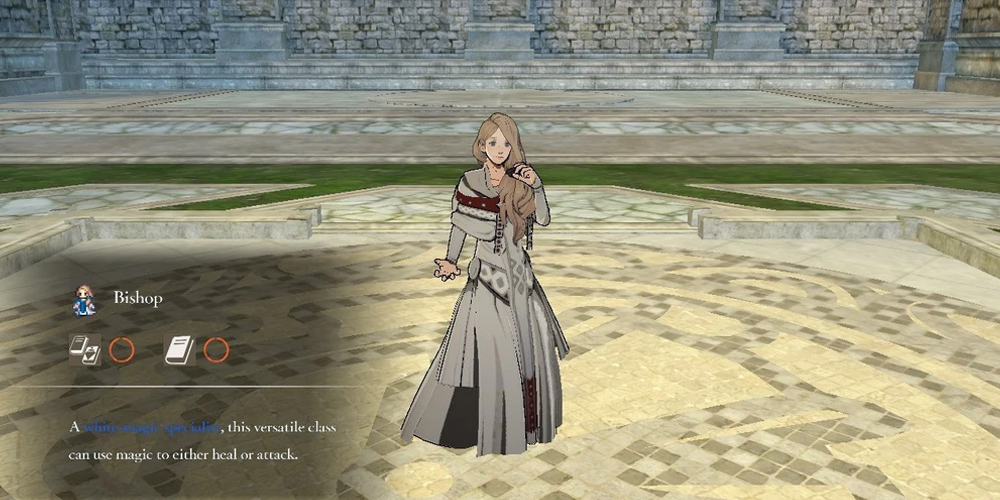Click the Bishop class sprite icon

tap(84, 300)
